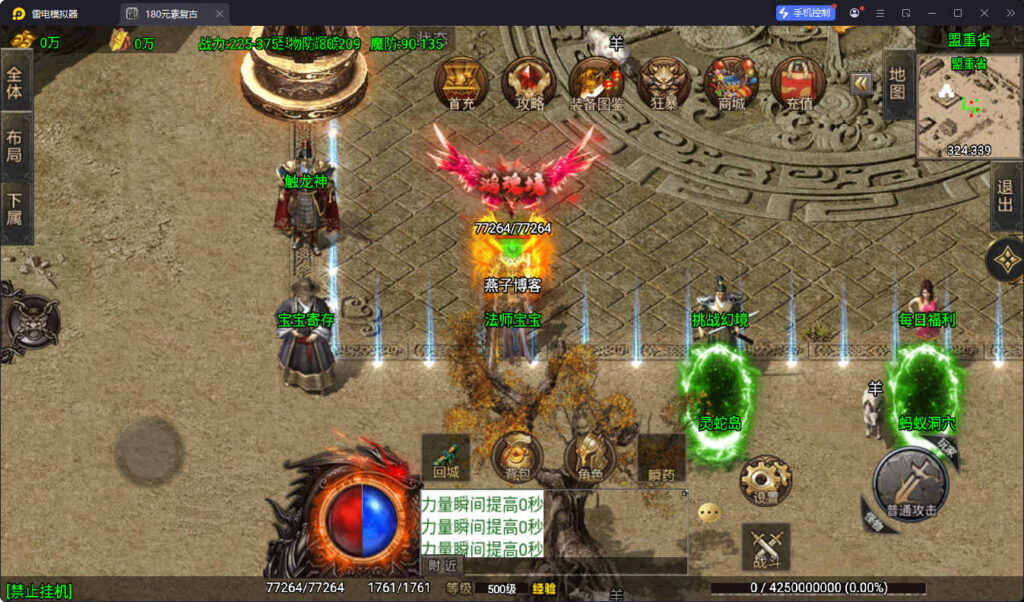
Task: Open the 地图 map button
Action: coord(898,86)
